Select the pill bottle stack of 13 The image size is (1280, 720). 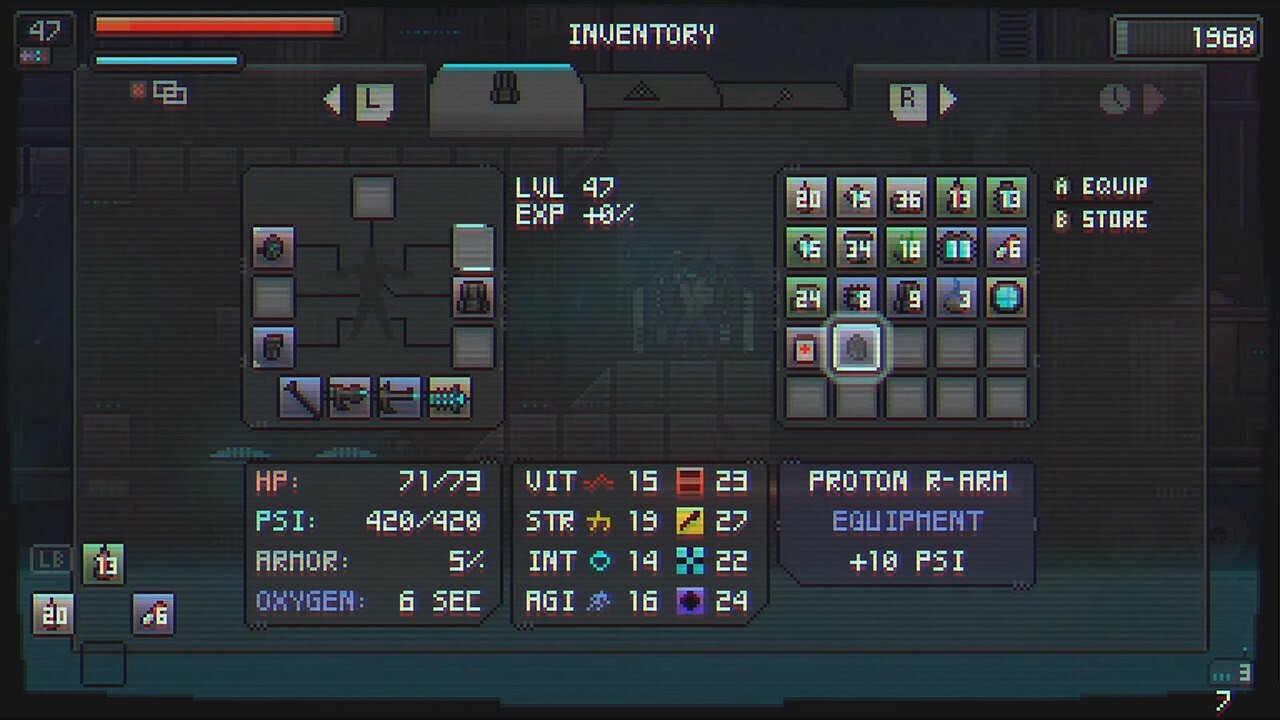coord(1007,197)
